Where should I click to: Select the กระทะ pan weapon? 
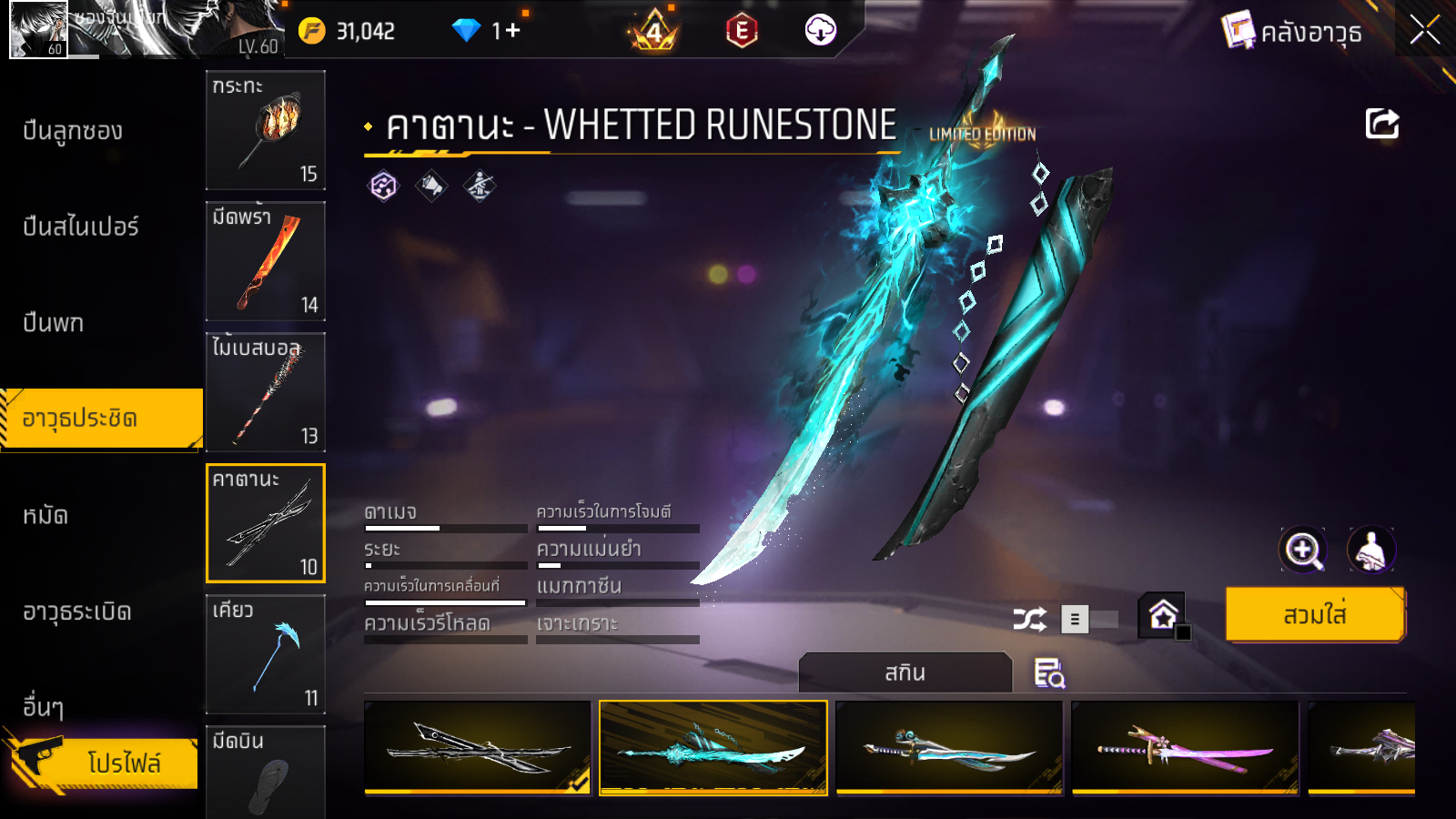[266, 130]
